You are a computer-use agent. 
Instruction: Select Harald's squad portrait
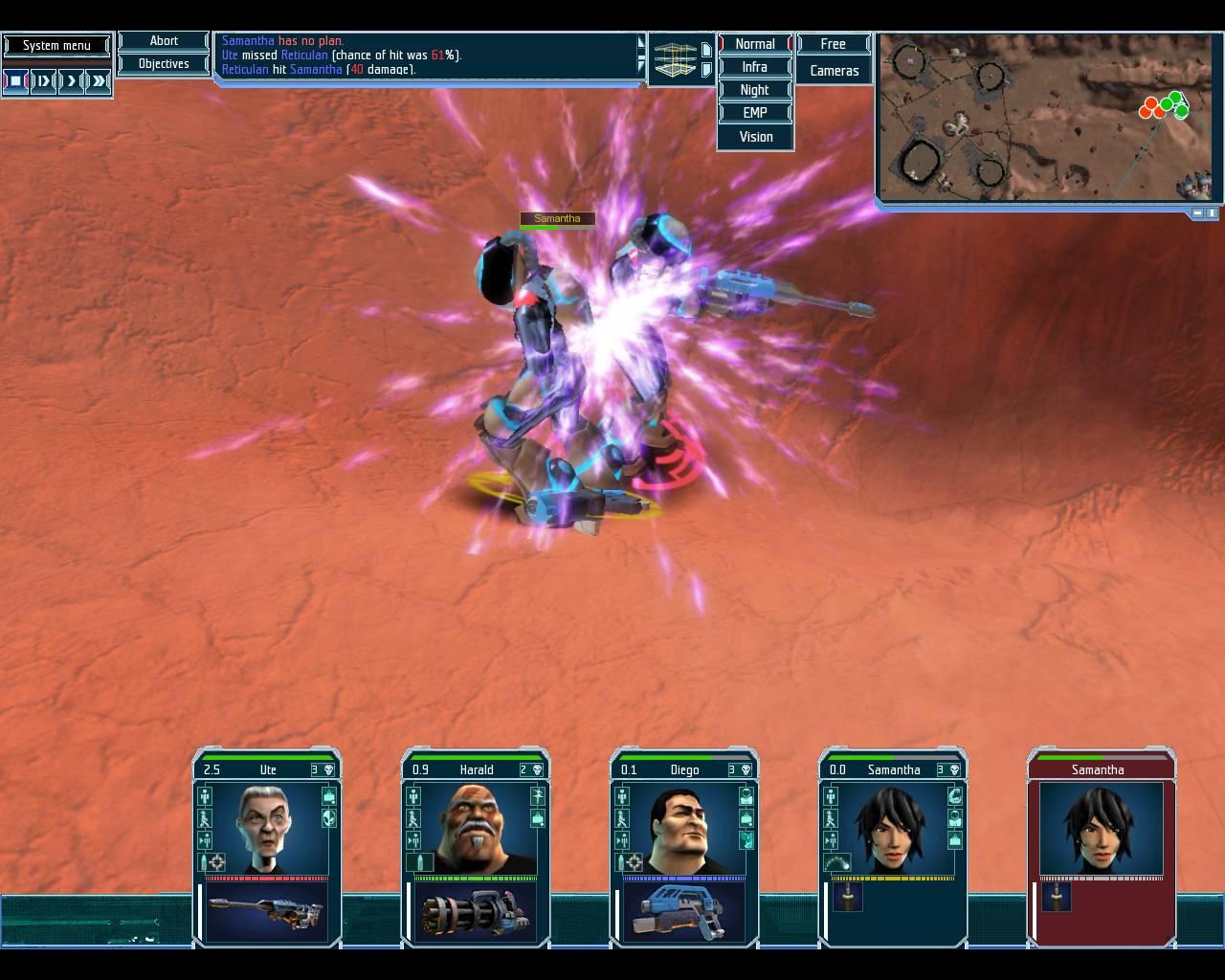[476, 828]
